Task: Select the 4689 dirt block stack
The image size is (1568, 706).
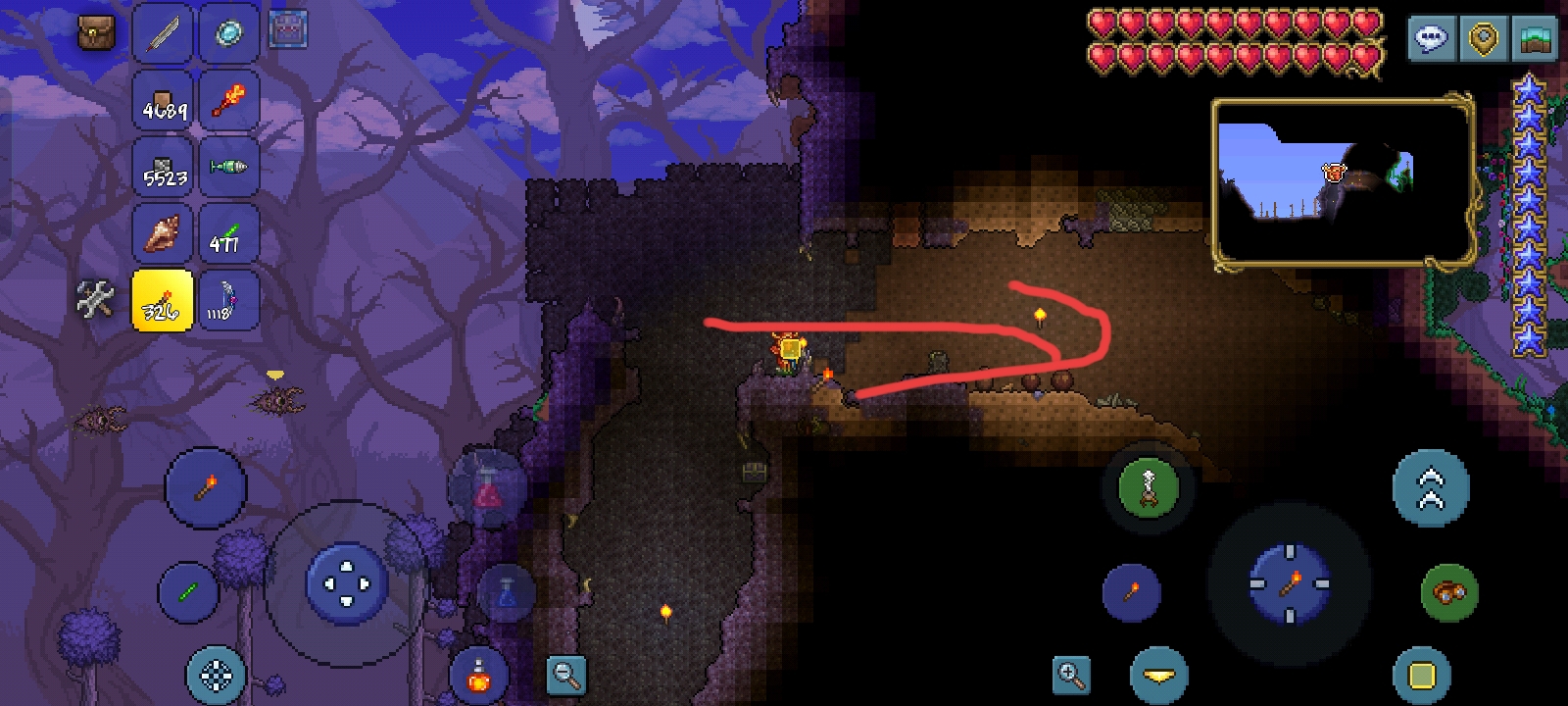Action: click(163, 101)
